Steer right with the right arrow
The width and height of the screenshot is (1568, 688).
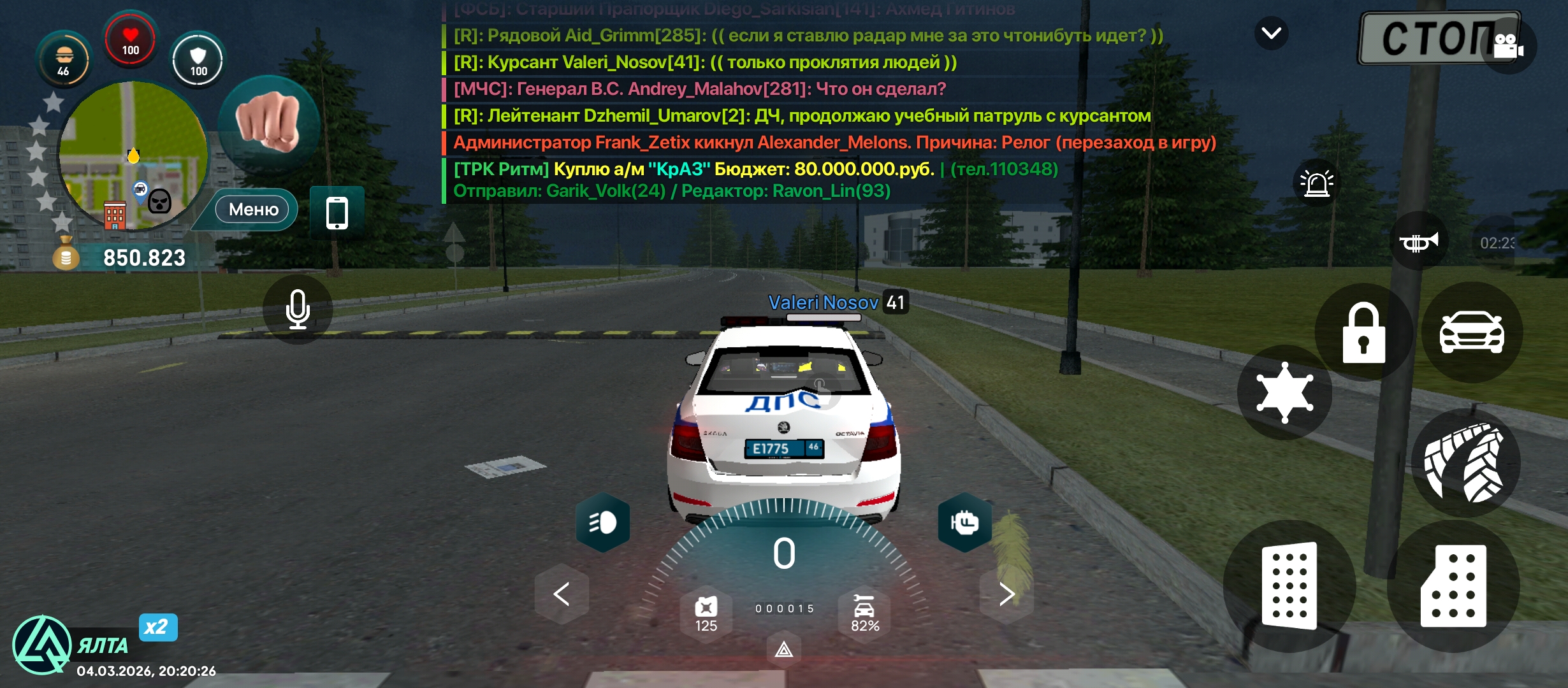click(x=1006, y=594)
